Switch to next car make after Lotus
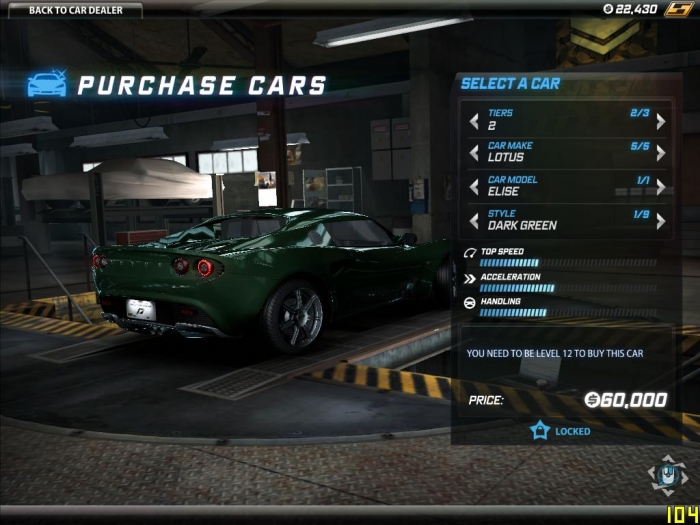Viewport: 700px width, 525px height. click(x=660, y=153)
